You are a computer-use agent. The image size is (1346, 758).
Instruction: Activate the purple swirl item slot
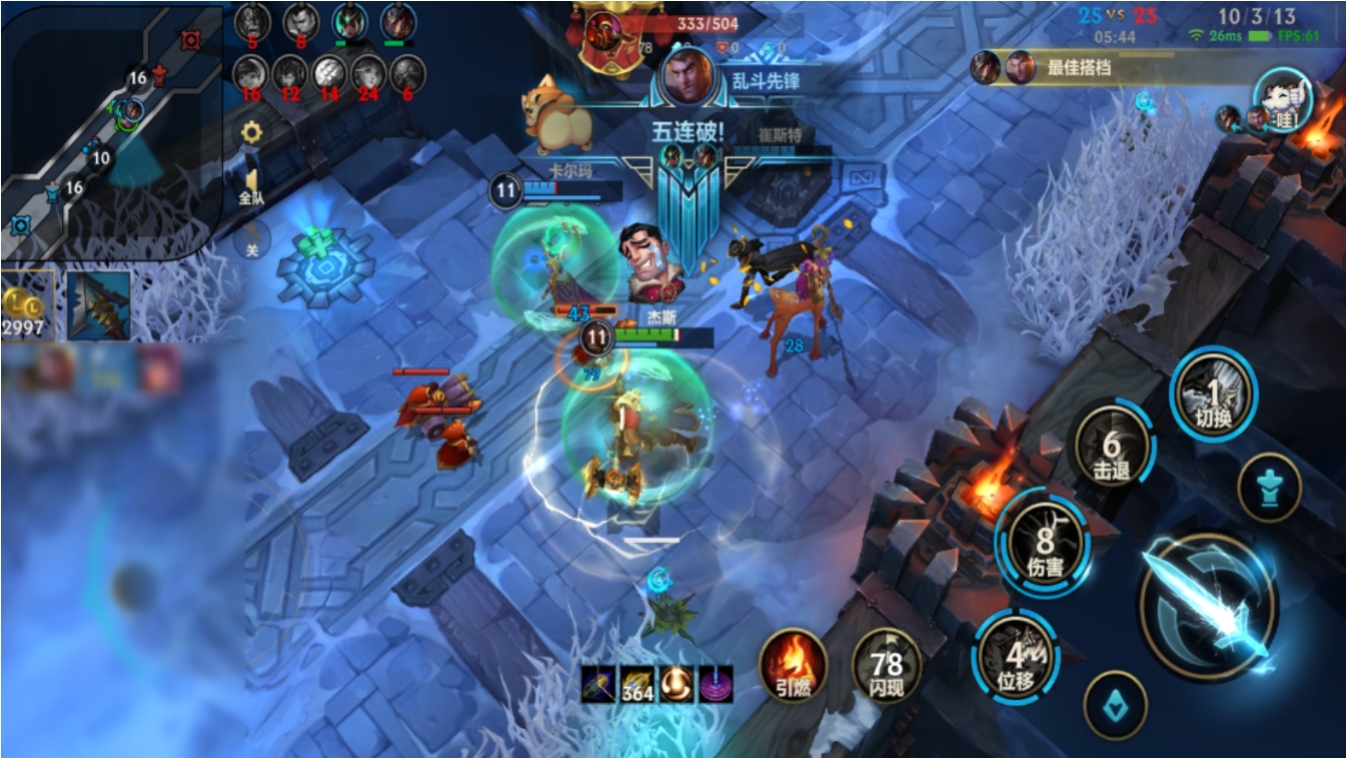(x=715, y=684)
